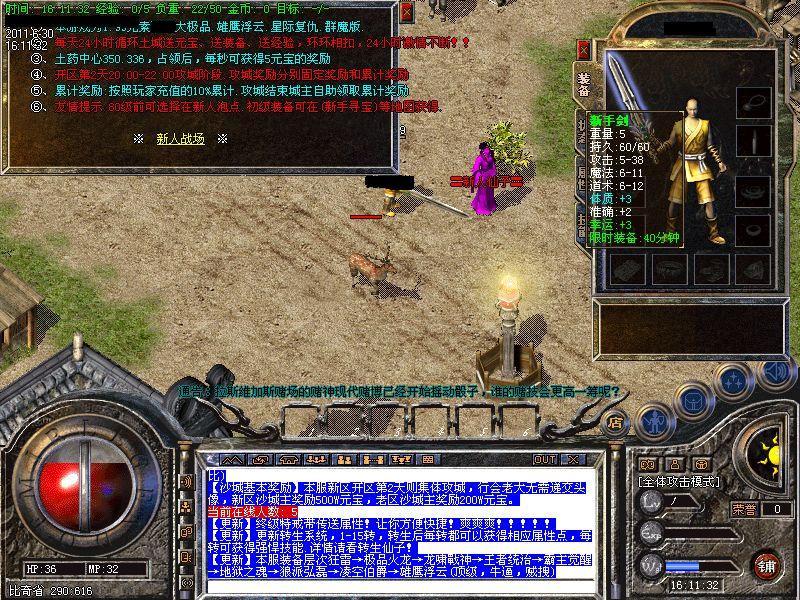Toggle the 全体攻击模式 attack mode label
Viewport: 800px width, 600px height.
tap(680, 482)
